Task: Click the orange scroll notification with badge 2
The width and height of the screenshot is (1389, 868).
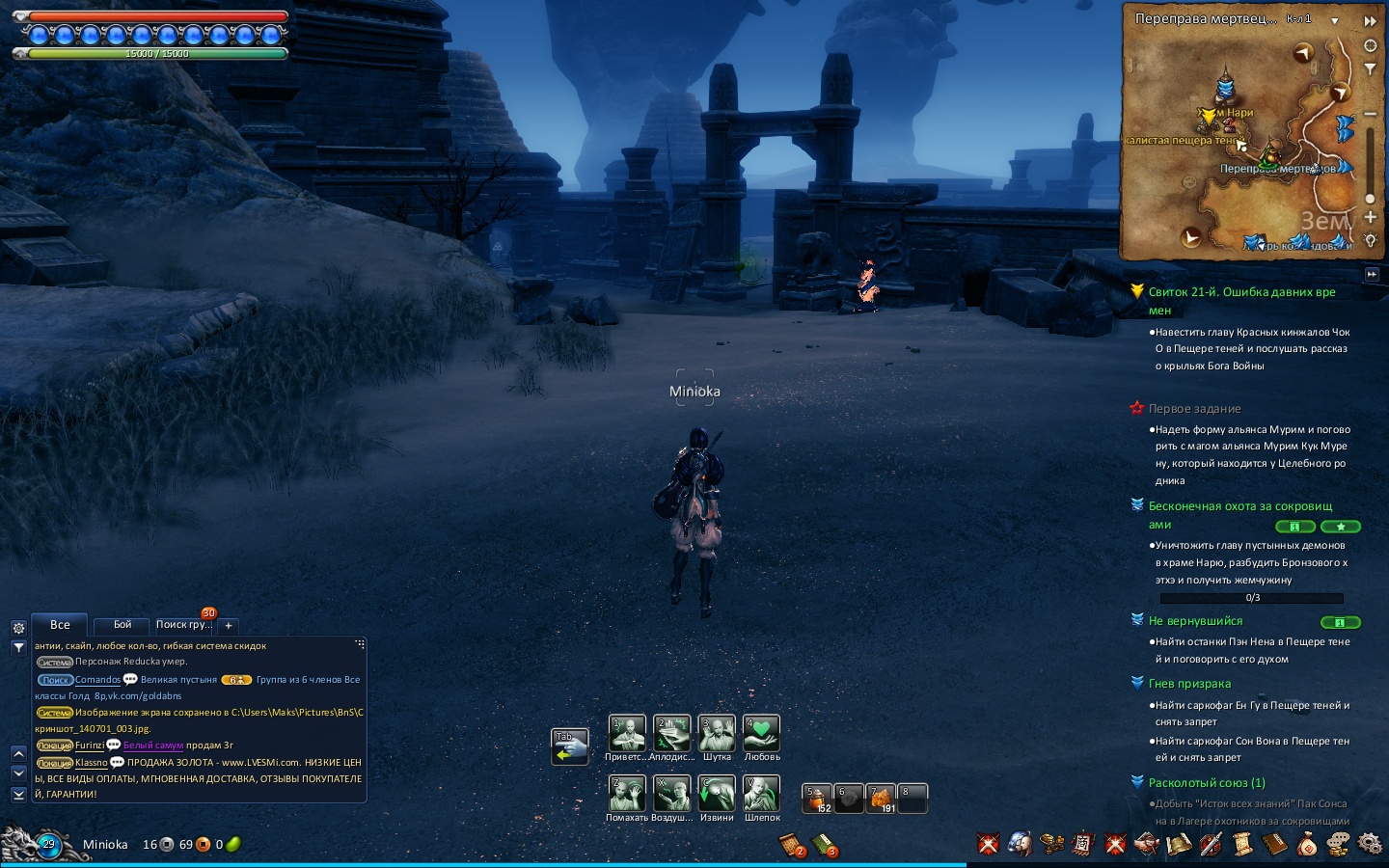Action: click(792, 845)
